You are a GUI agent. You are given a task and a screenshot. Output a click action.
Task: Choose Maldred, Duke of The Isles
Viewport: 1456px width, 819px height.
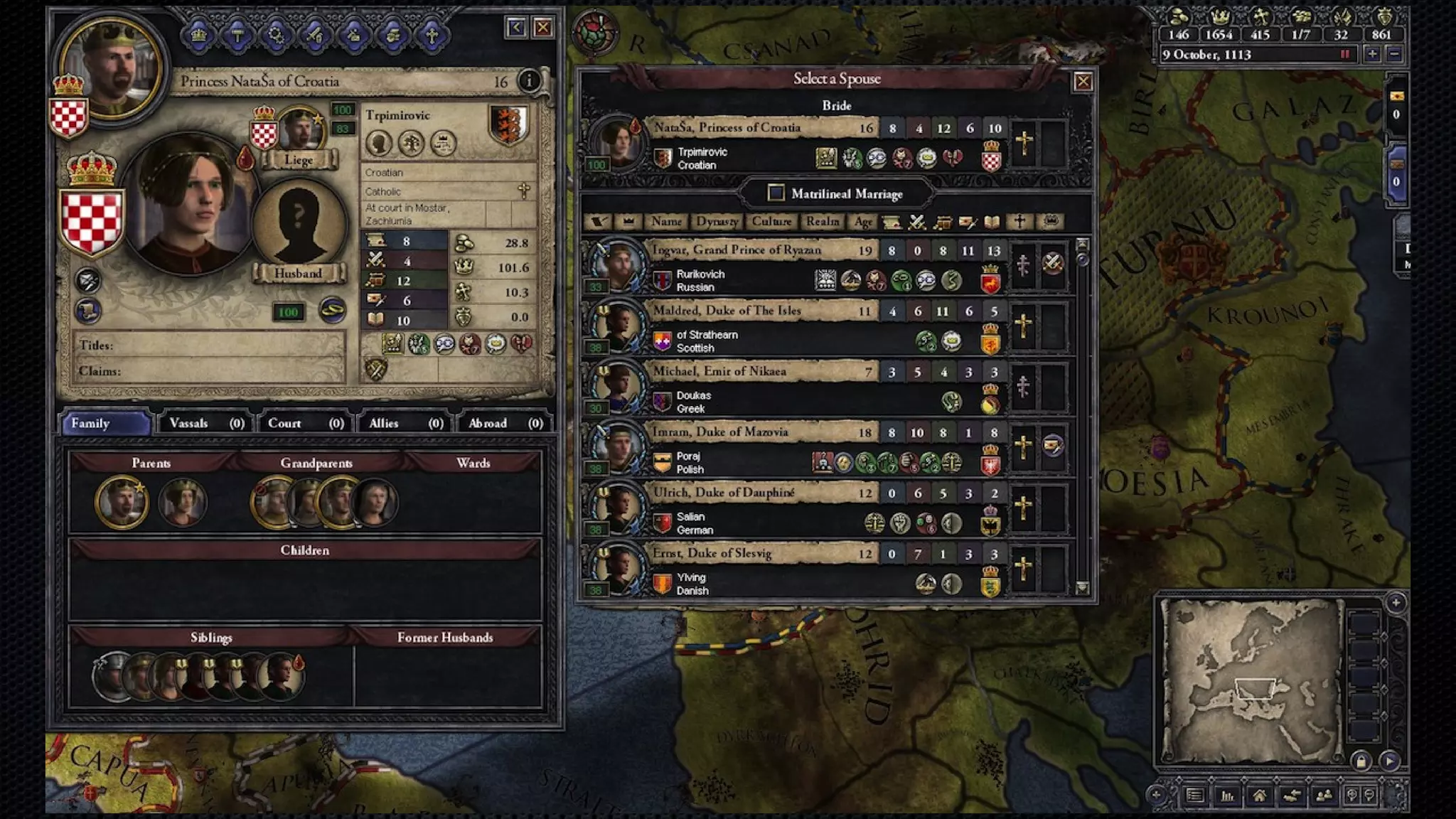tap(727, 311)
